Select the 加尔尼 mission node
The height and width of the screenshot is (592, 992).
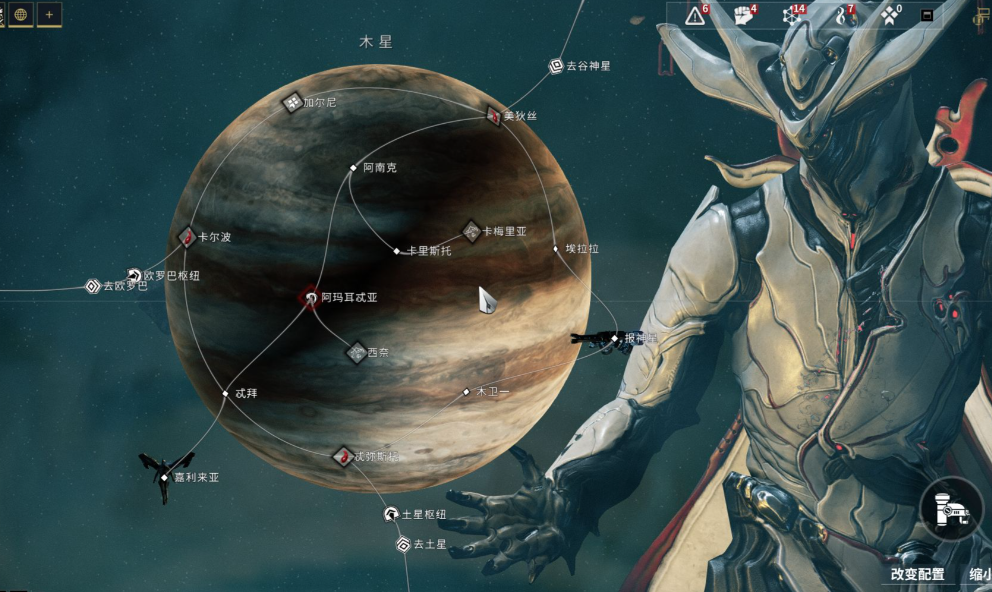[292, 102]
